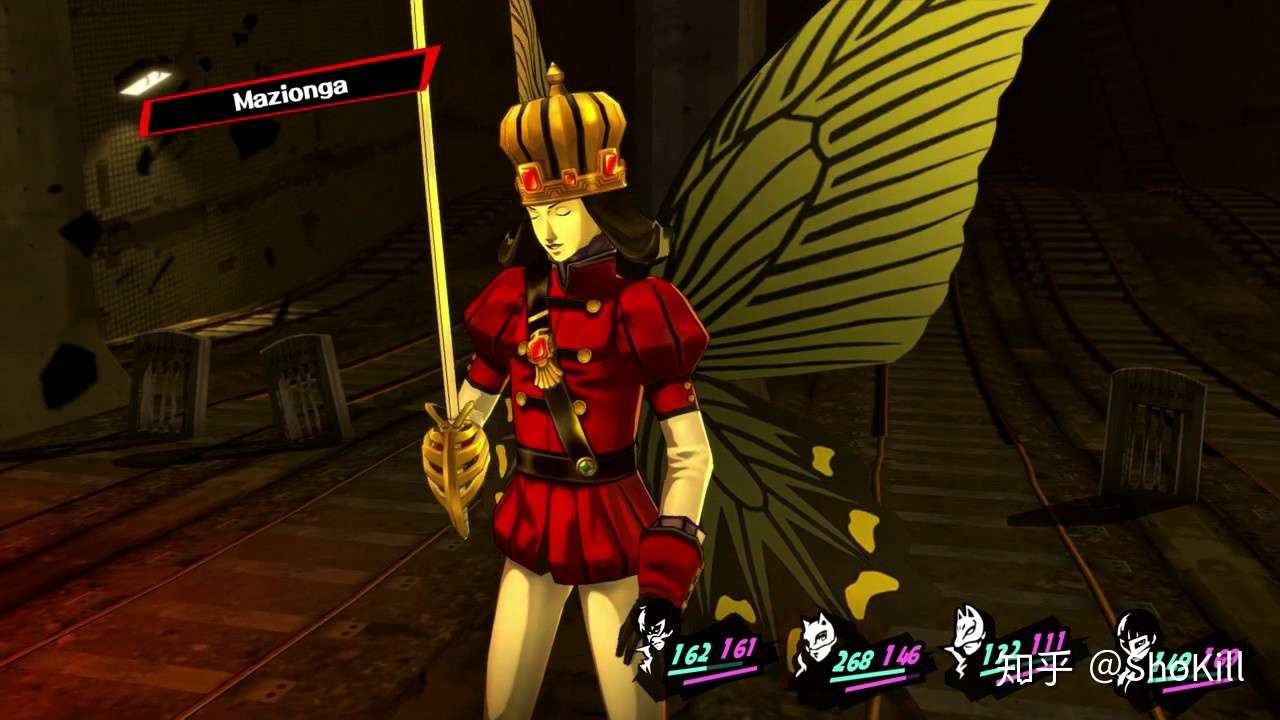This screenshot has height=720, width=1280.
Task: Choose Panther's cat-mask party portrait
Action: 816,645
